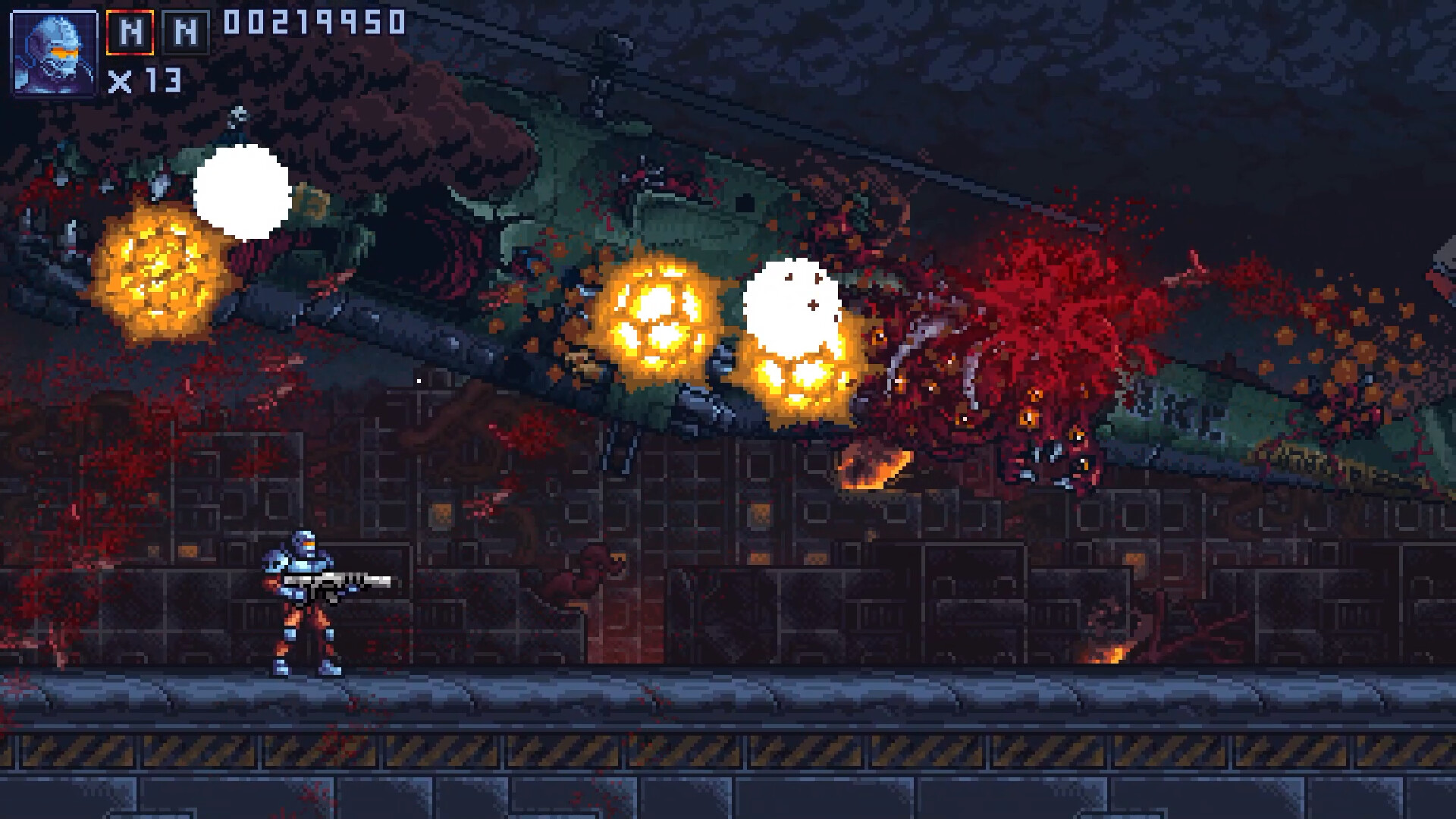
Task: Click the helicopter landing skid
Action: pos(616,447)
